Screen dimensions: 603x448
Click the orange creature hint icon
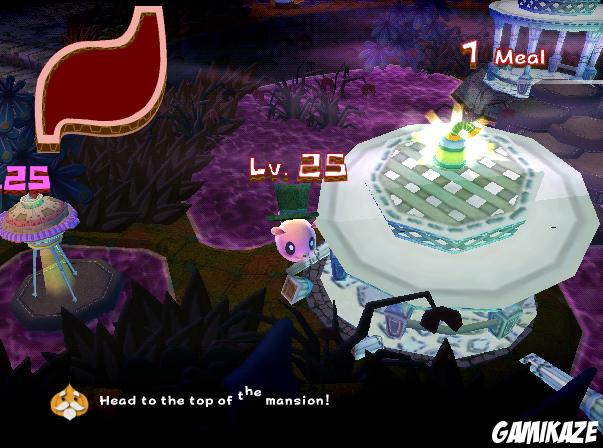coord(69,399)
